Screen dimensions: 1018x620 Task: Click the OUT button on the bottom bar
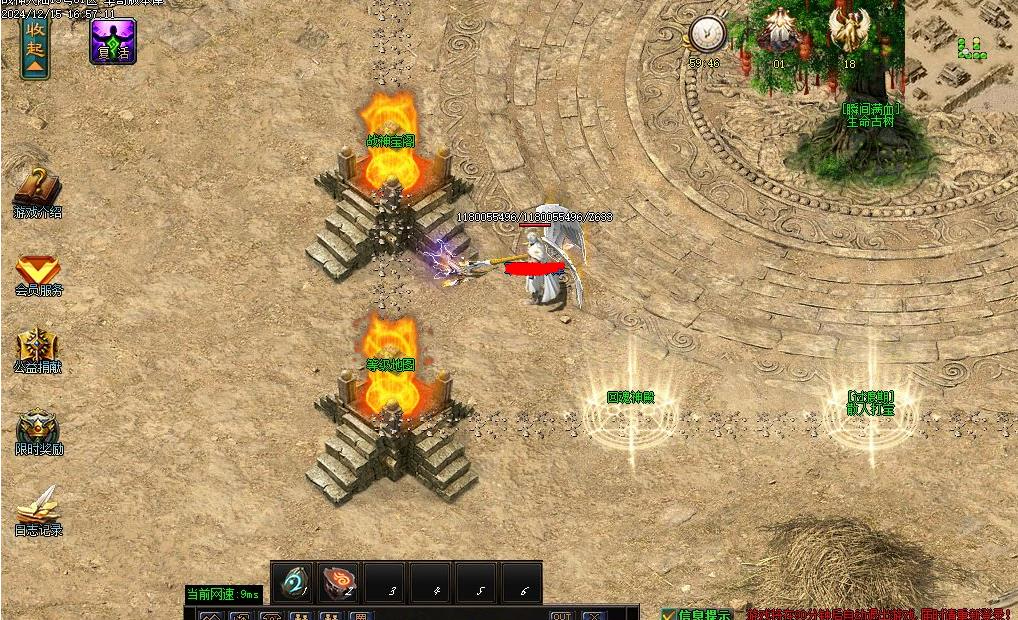[562, 615]
